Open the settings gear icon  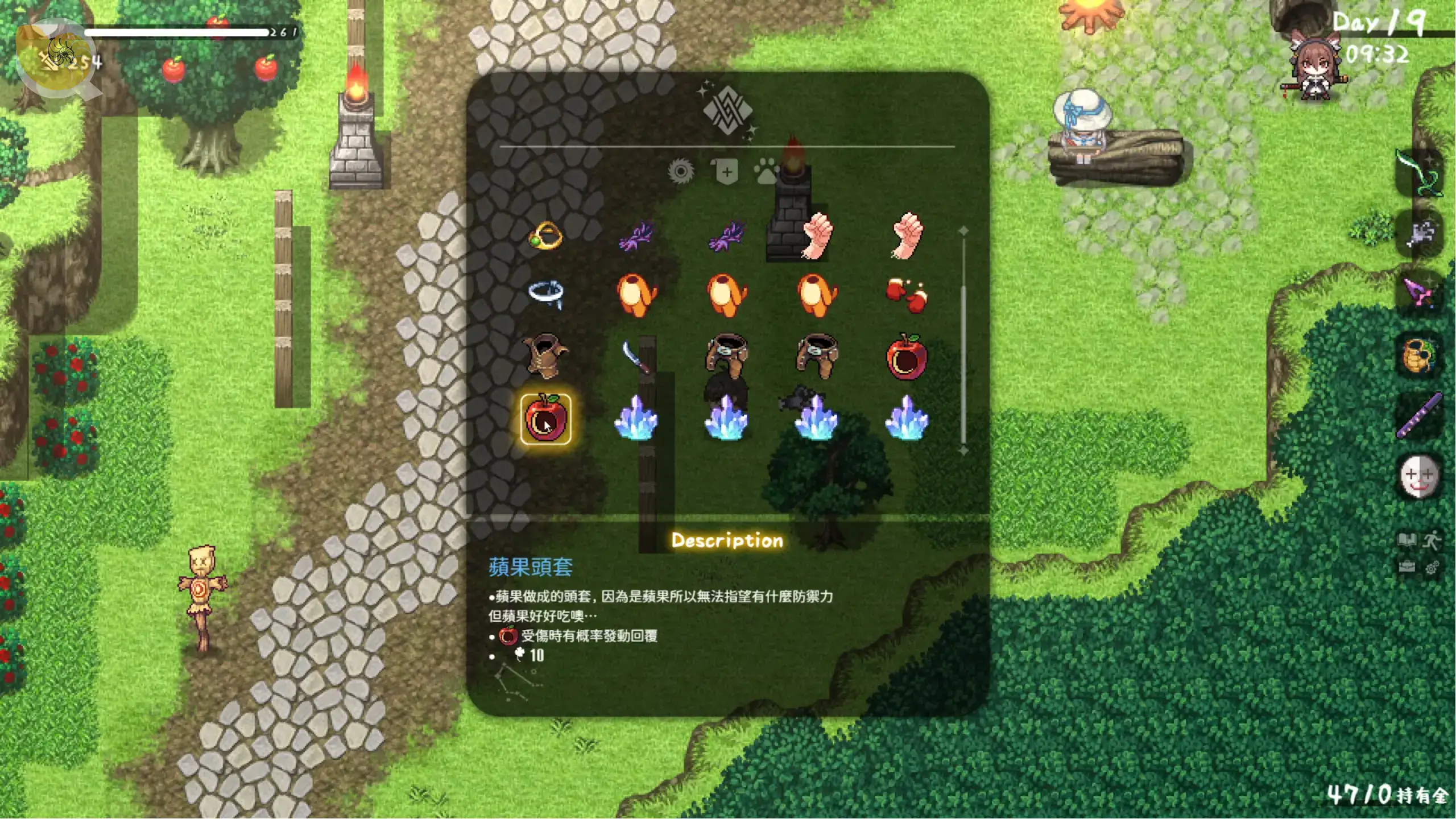(x=1432, y=568)
